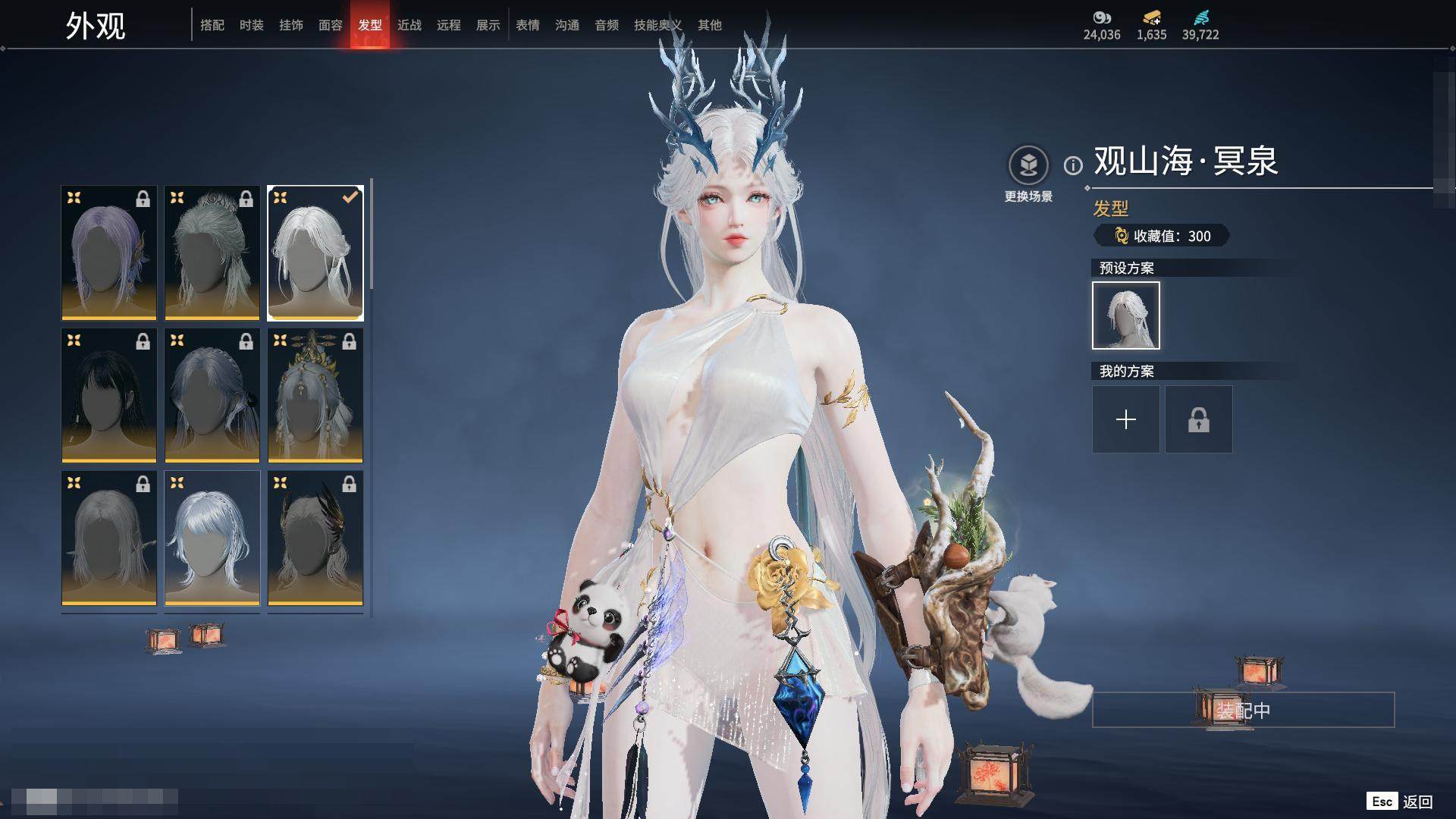Open the info icon beside 观山海·冥泉

pyautogui.click(x=1073, y=165)
